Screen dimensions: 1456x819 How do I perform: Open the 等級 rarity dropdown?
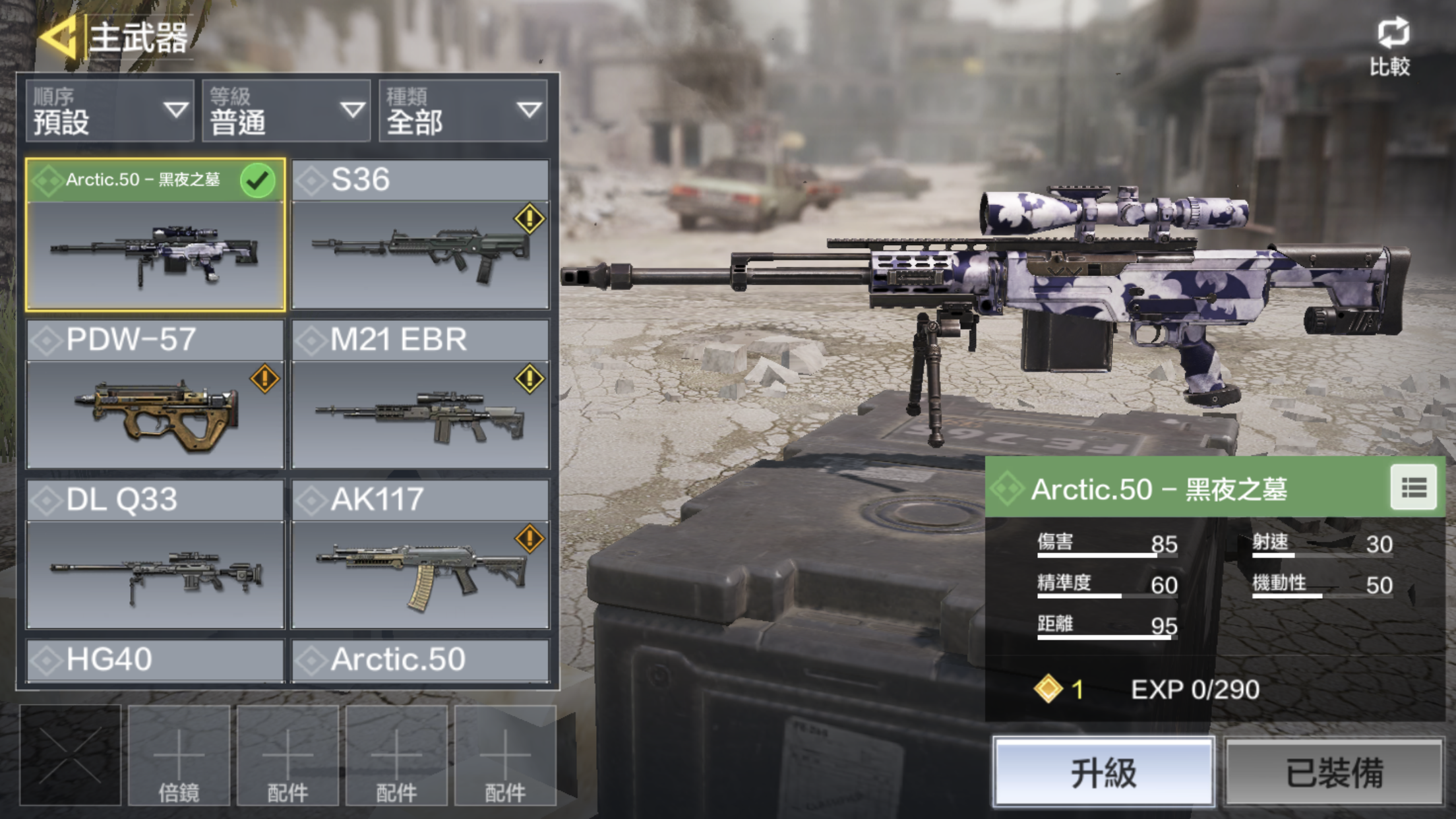coord(286,111)
